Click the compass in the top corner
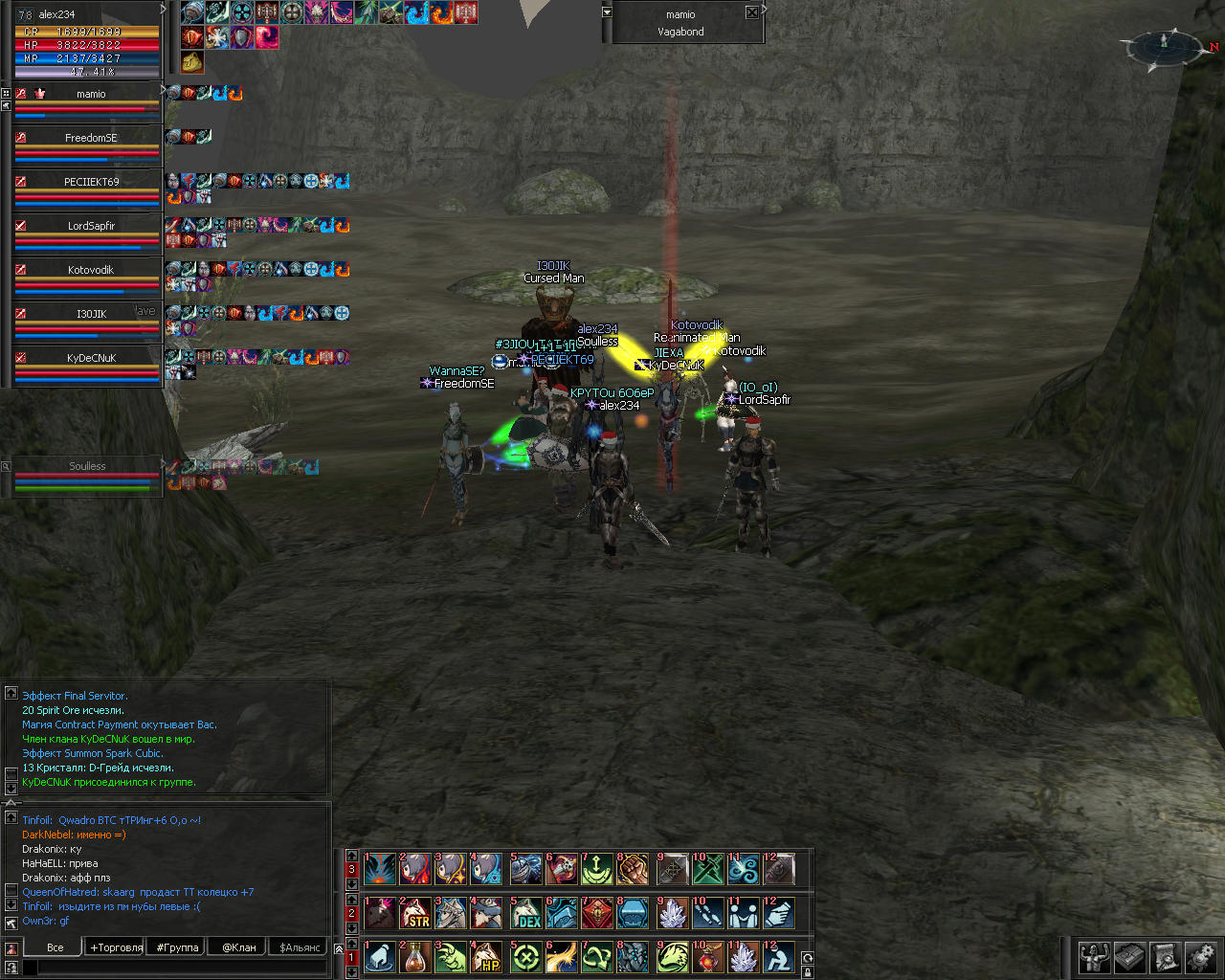The width and height of the screenshot is (1225, 980). click(1165, 45)
